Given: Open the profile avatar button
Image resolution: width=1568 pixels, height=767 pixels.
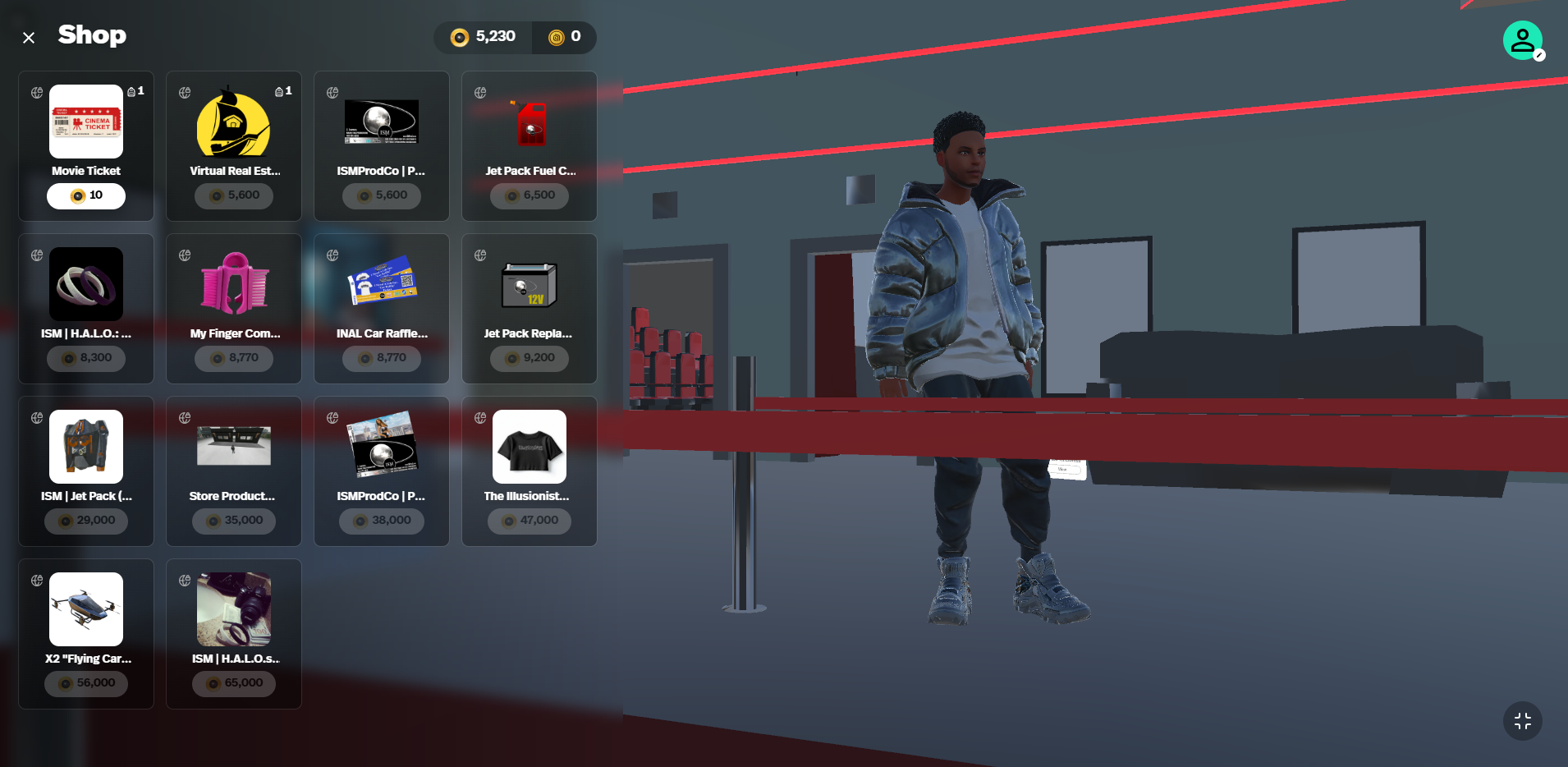Looking at the screenshot, I should coord(1522,40).
